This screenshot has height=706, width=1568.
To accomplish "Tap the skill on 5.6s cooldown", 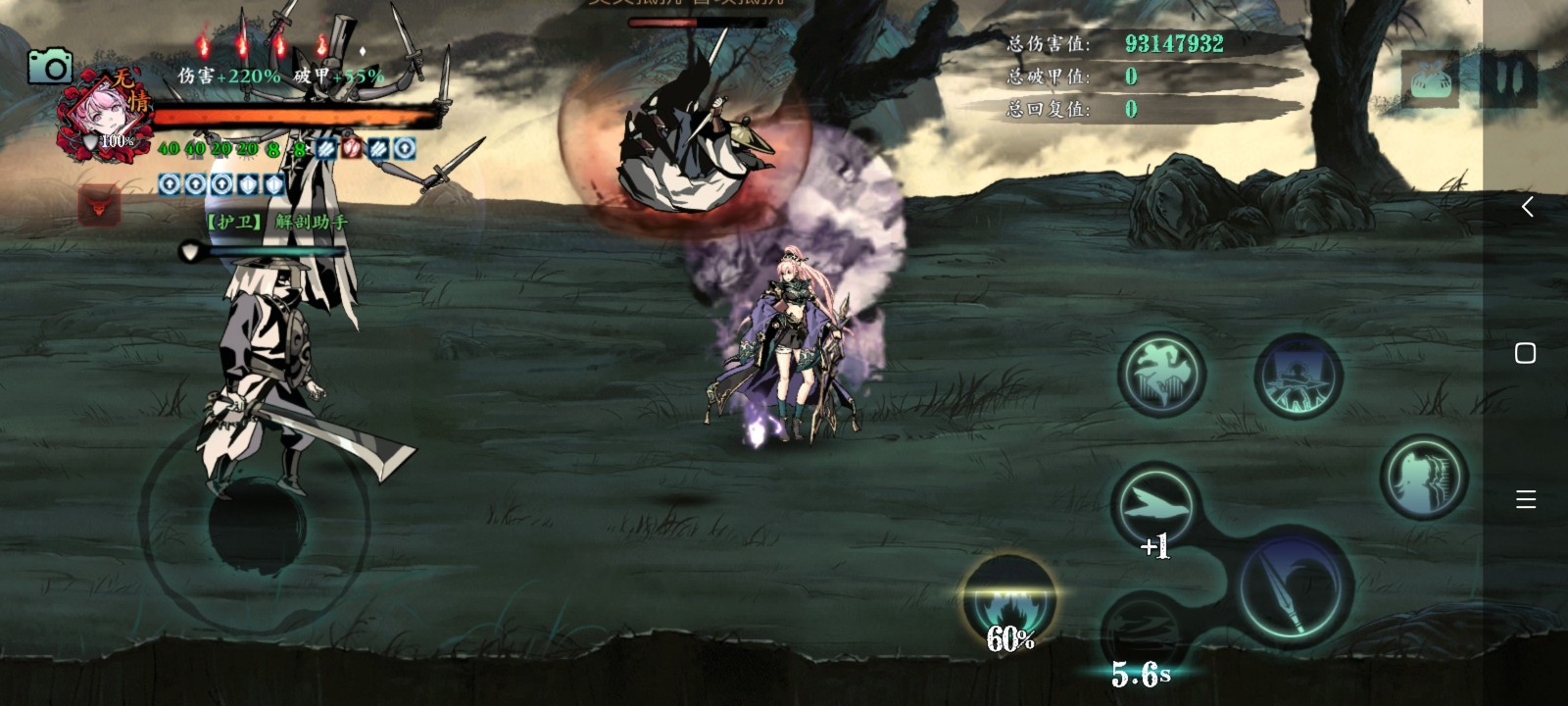I will (x=1142, y=632).
